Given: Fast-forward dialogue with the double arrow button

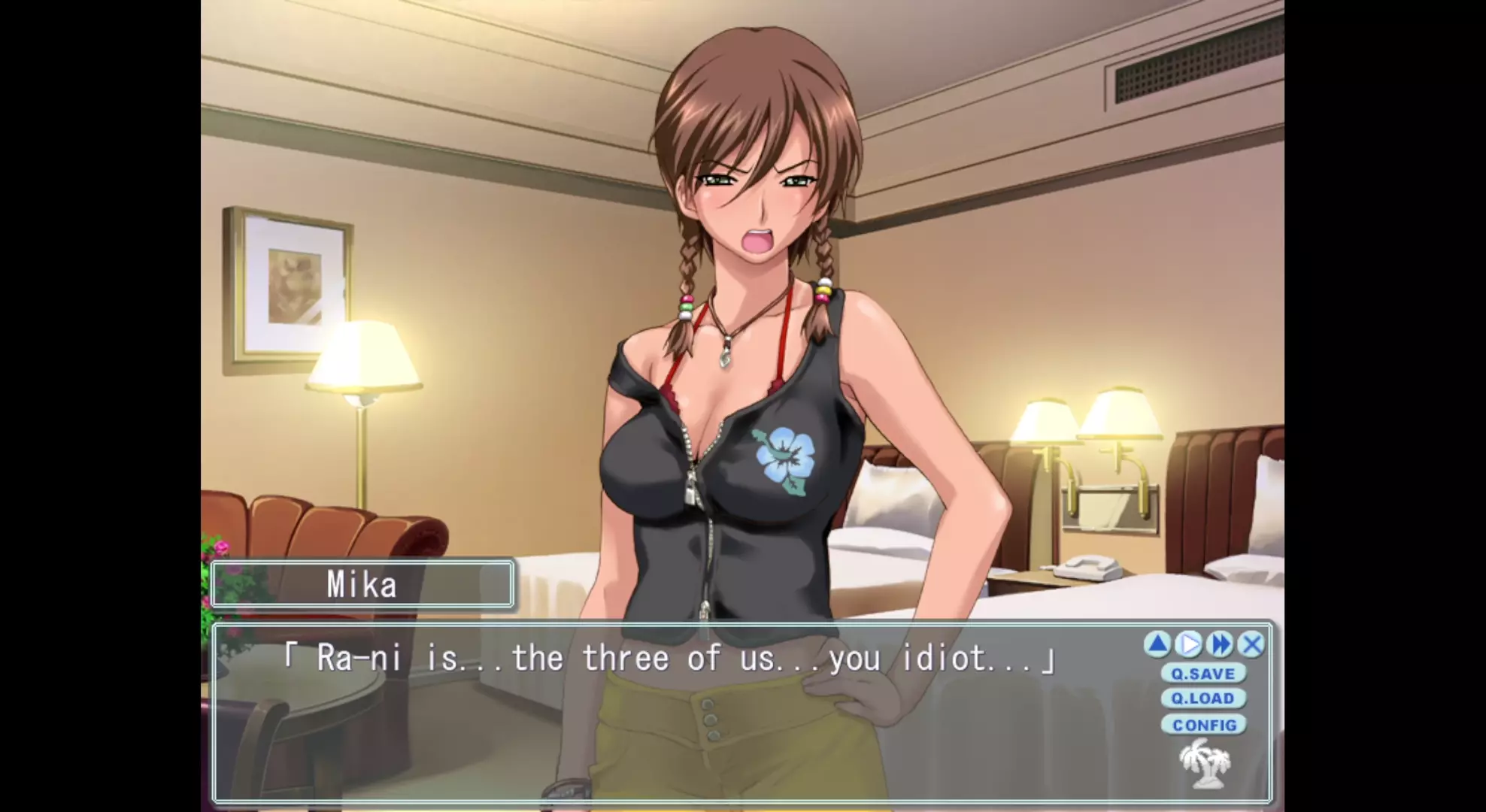Looking at the screenshot, I should click(x=1220, y=644).
